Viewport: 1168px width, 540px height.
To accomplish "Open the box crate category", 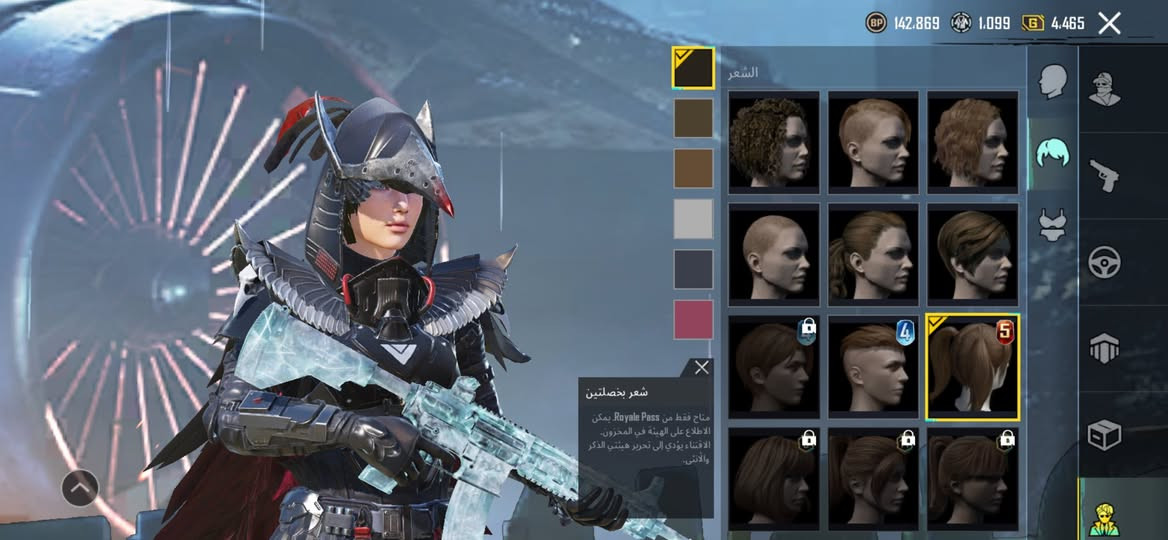I will coord(1104,434).
